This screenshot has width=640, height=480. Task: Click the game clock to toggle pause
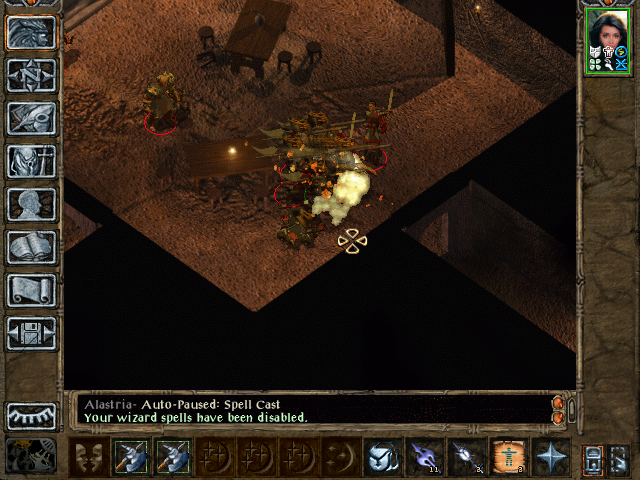30,455
